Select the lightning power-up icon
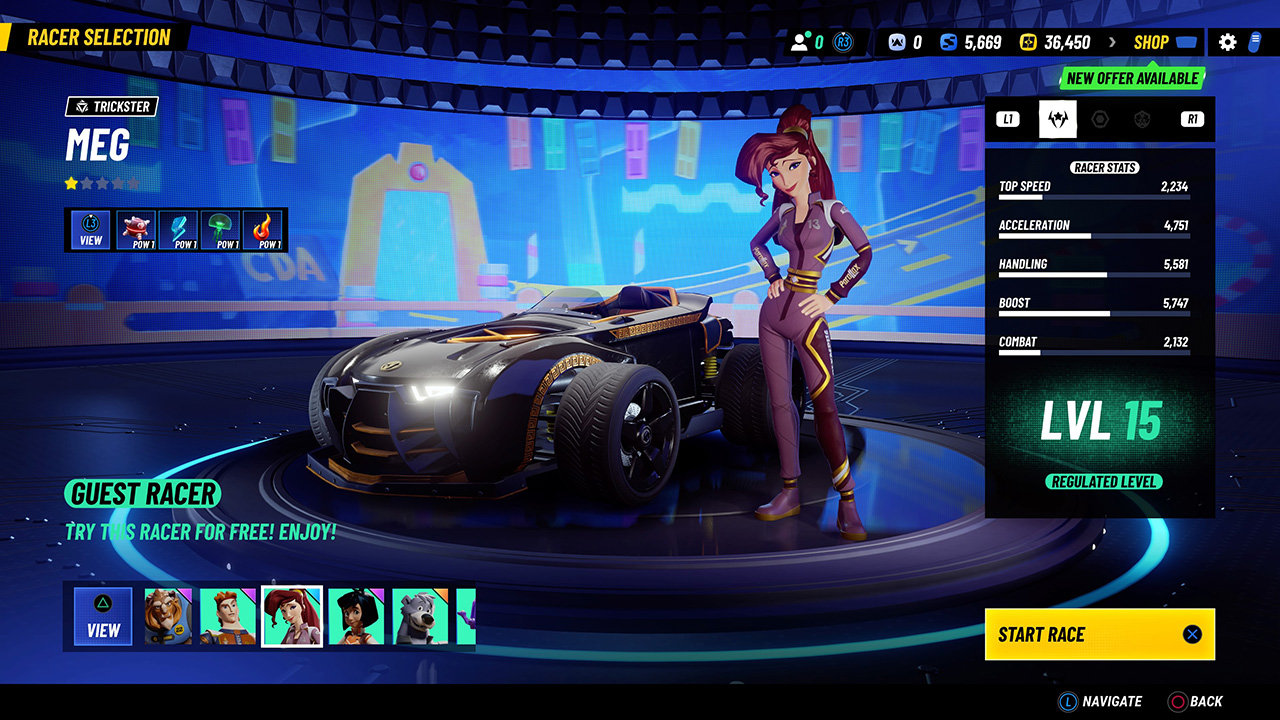Viewport: 1280px width, 720px height. 178,228
